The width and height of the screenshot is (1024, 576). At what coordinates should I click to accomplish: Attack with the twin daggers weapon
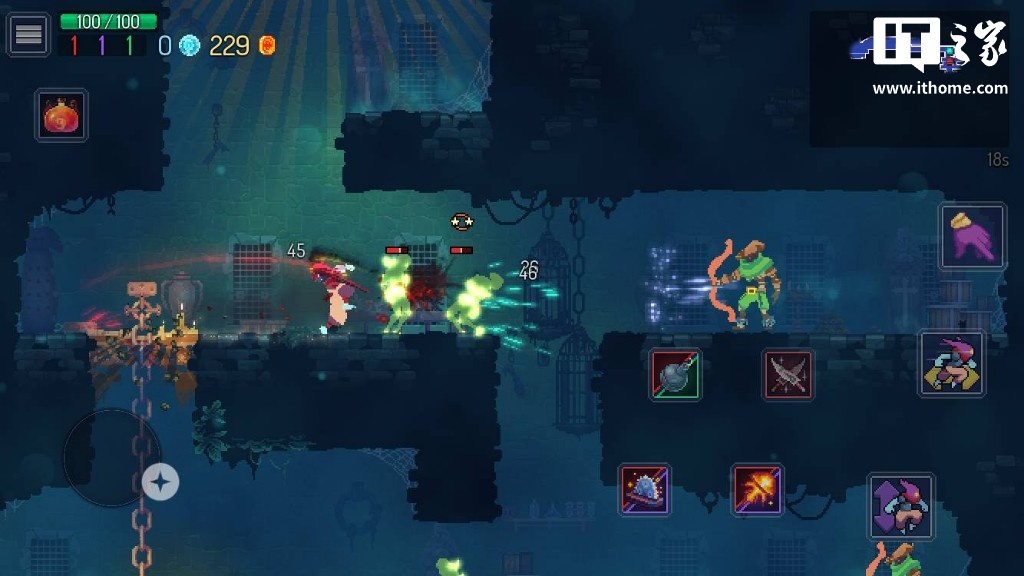point(788,375)
